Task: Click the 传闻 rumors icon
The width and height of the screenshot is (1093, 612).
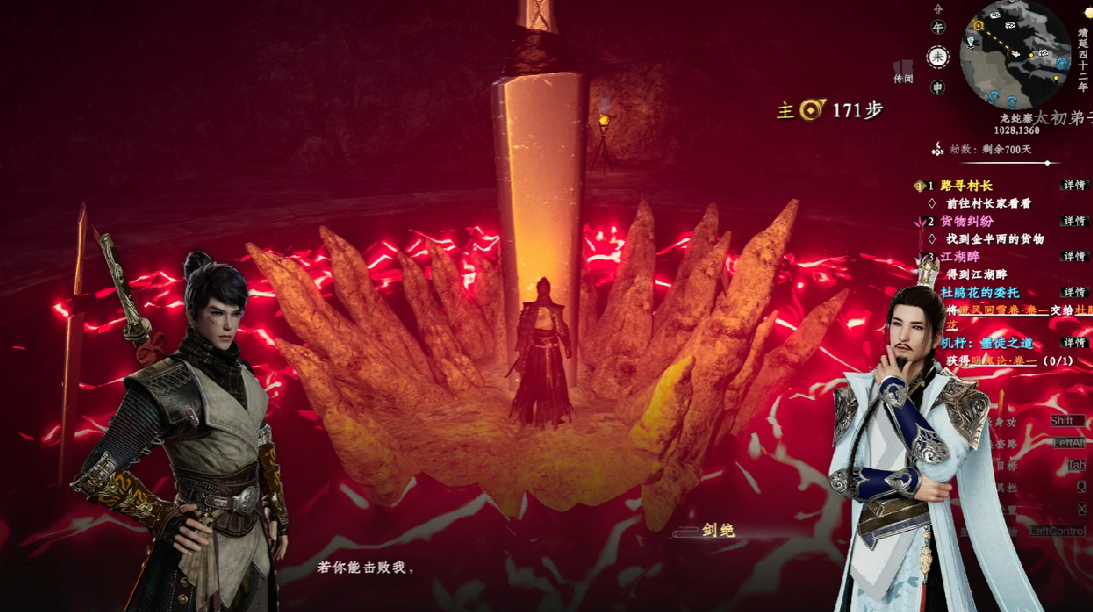Action: click(903, 70)
